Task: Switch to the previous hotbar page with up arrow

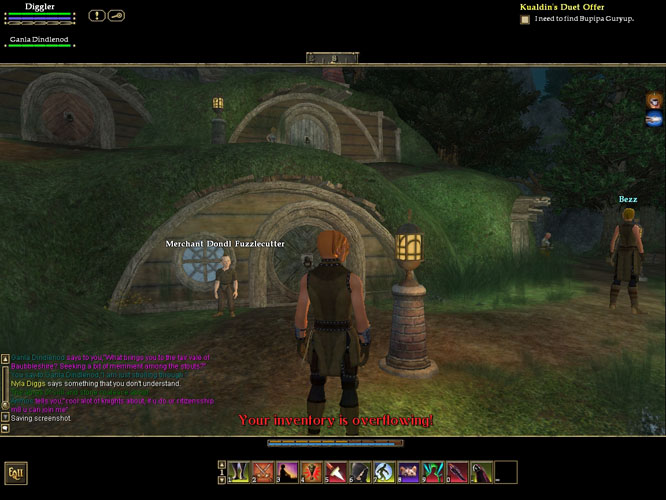Action: coord(222,465)
